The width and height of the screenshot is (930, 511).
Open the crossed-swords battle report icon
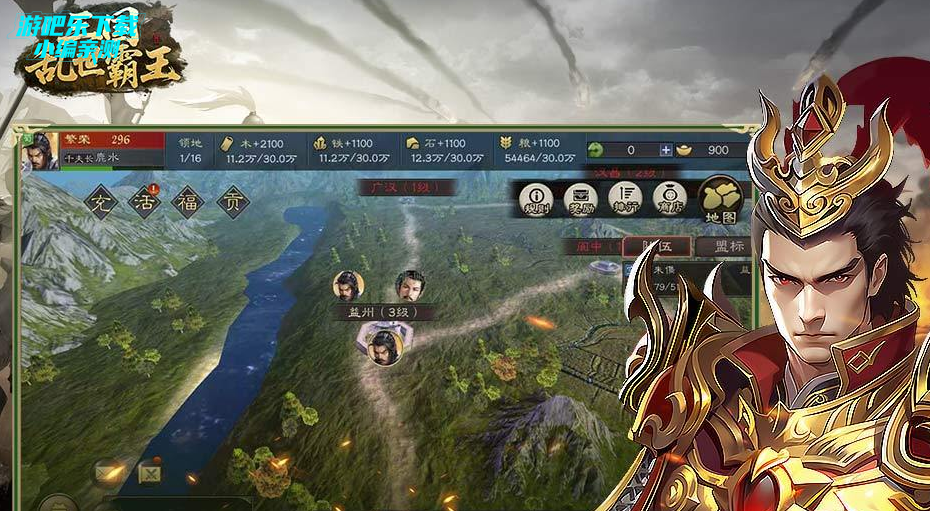[x=149, y=469]
